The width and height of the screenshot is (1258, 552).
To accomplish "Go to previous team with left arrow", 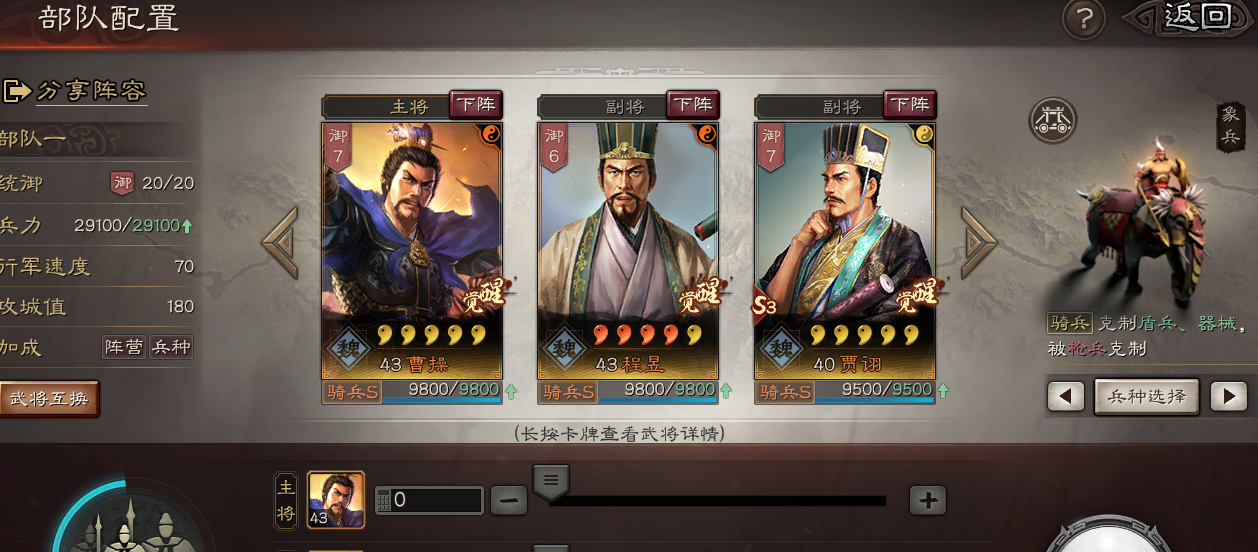I will tap(279, 242).
